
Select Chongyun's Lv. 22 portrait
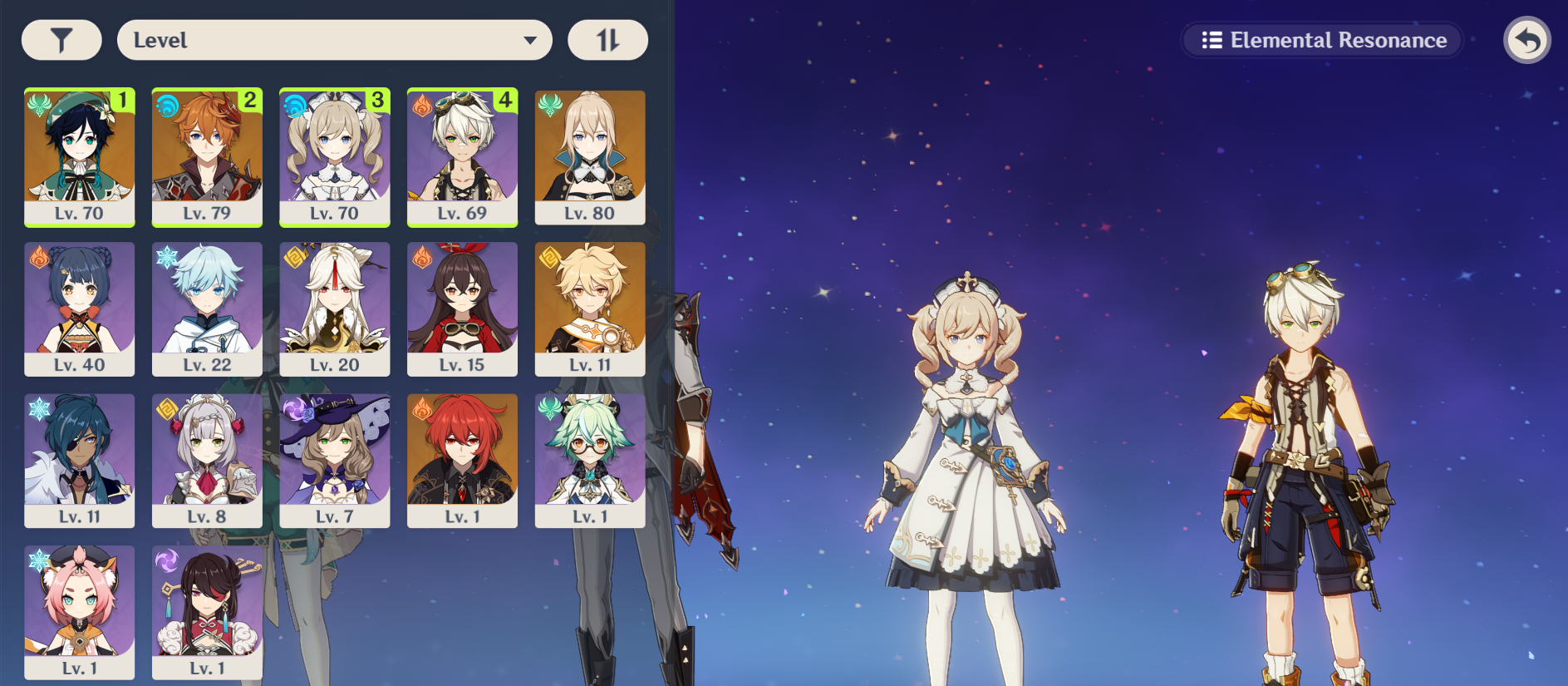tap(207, 308)
